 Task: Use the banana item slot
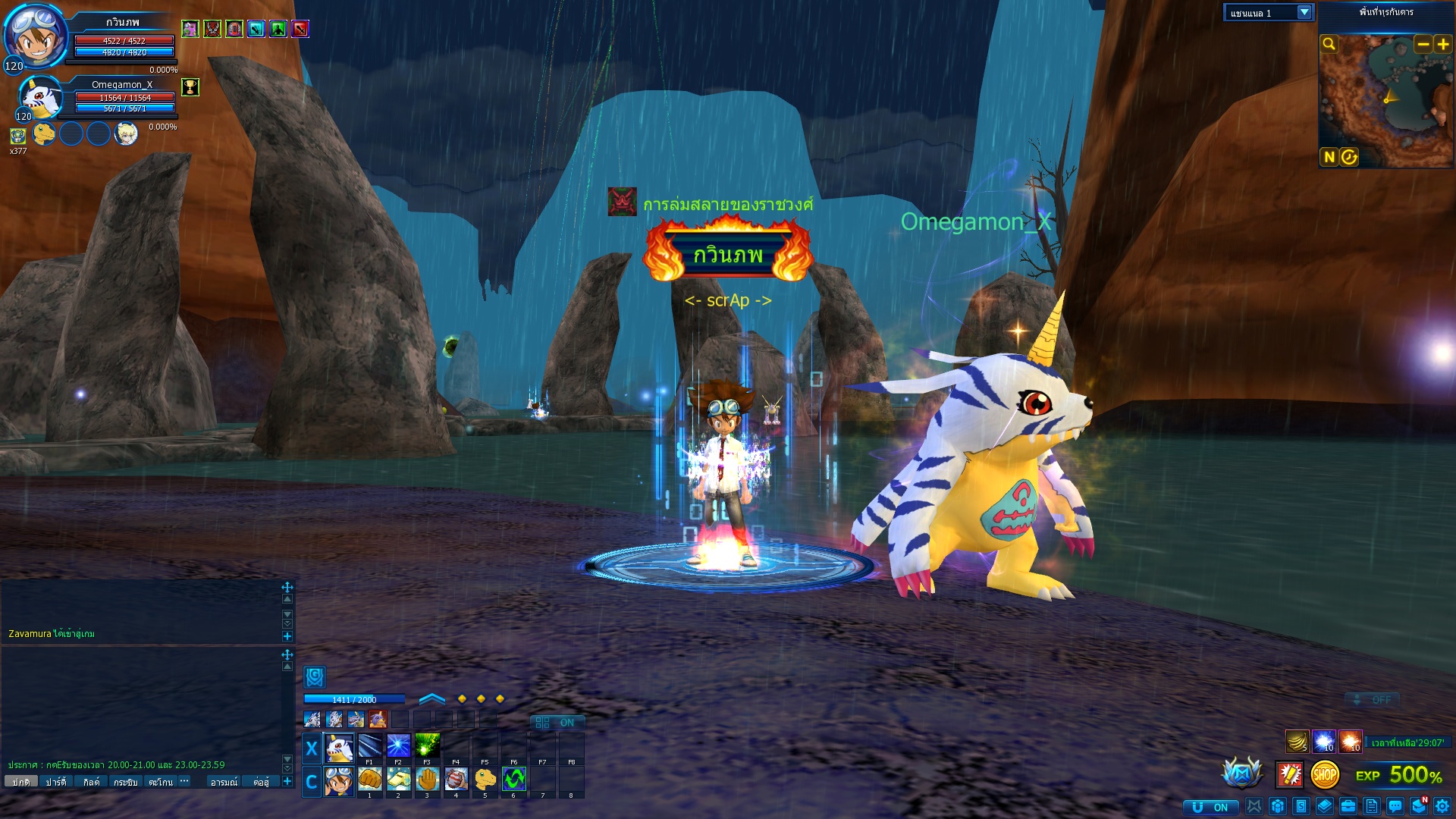click(1297, 741)
